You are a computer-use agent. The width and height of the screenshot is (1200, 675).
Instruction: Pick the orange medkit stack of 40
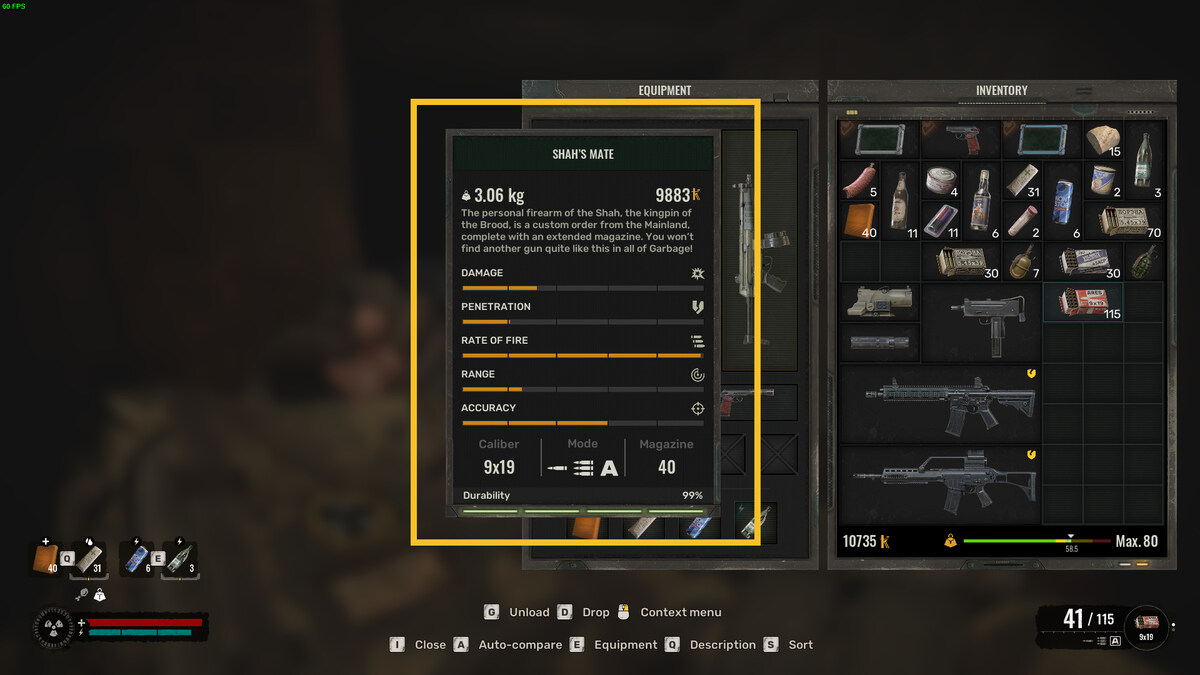(x=859, y=220)
